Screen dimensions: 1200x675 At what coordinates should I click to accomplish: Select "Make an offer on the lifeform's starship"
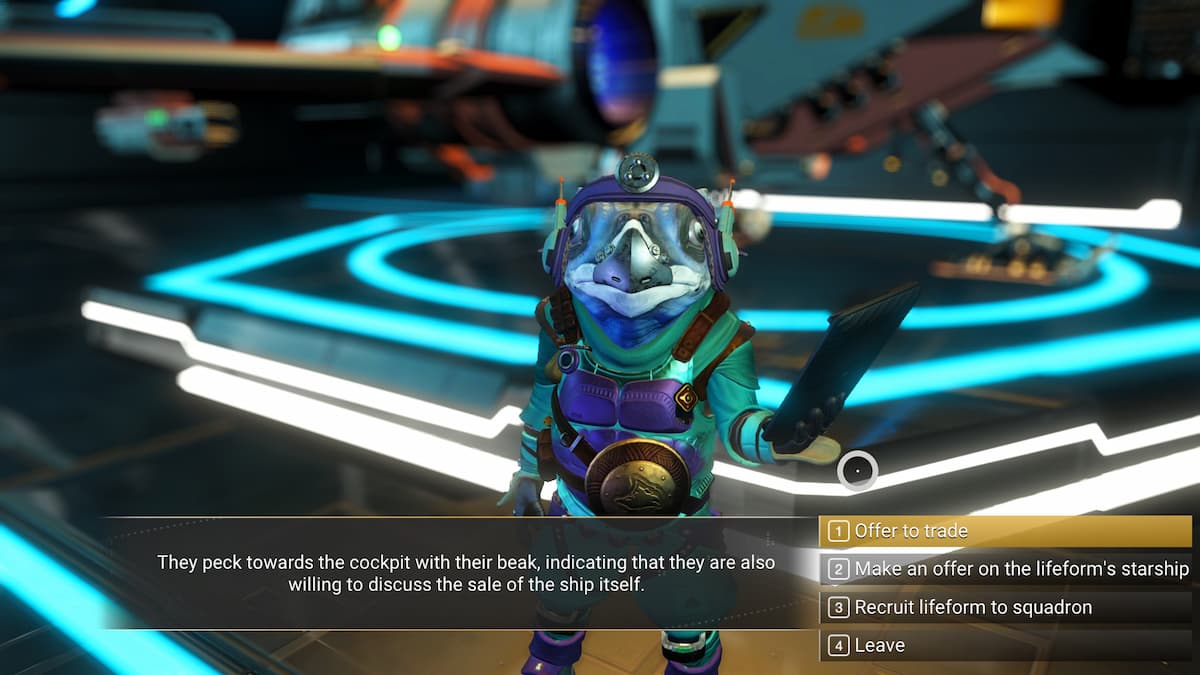pos(1004,569)
